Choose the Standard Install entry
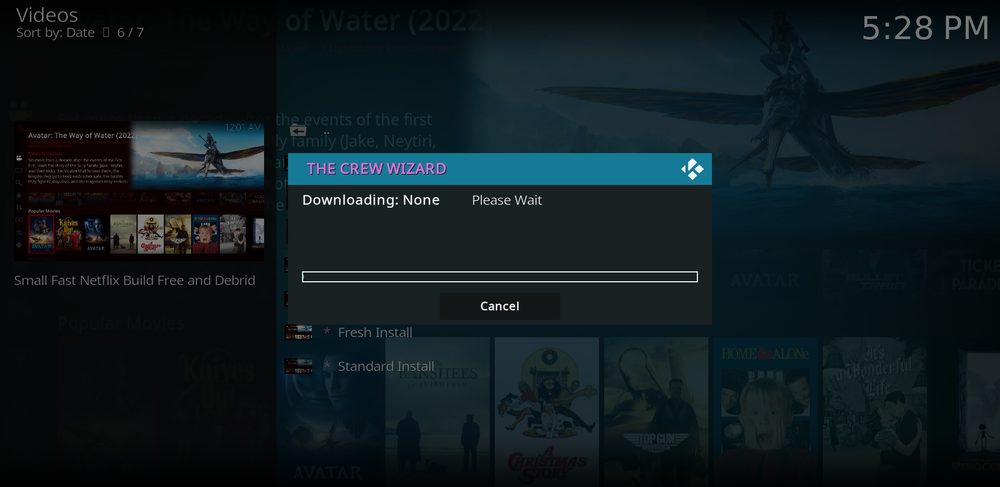 [x=385, y=366]
